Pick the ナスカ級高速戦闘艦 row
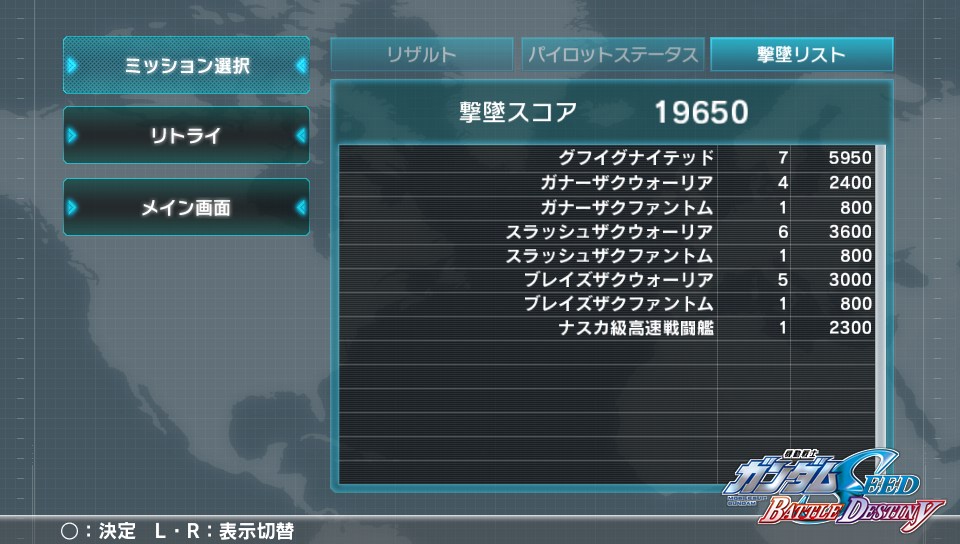The height and width of the screenshot is (544, 960). coord(606,328)
